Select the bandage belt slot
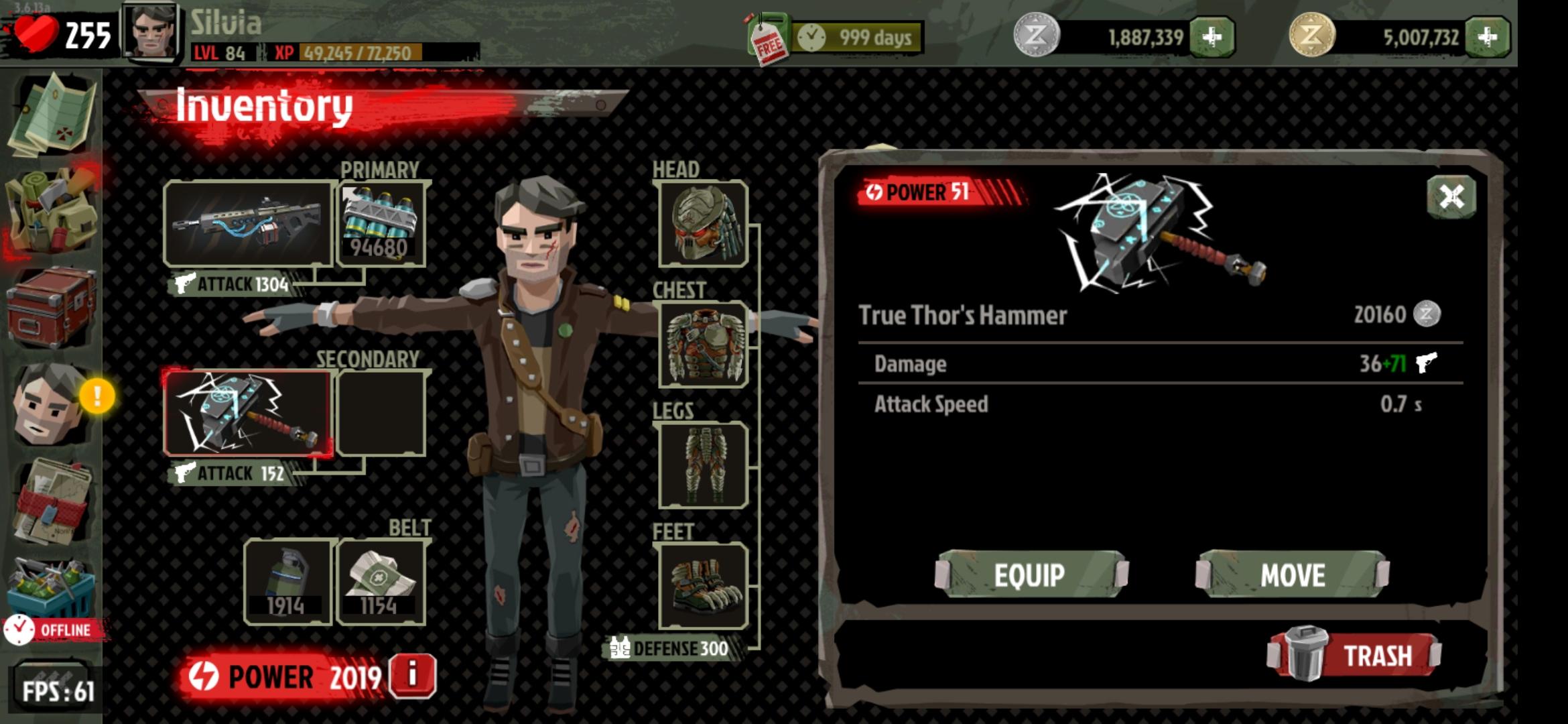The image size is (1568, 724). pos(380,581)
